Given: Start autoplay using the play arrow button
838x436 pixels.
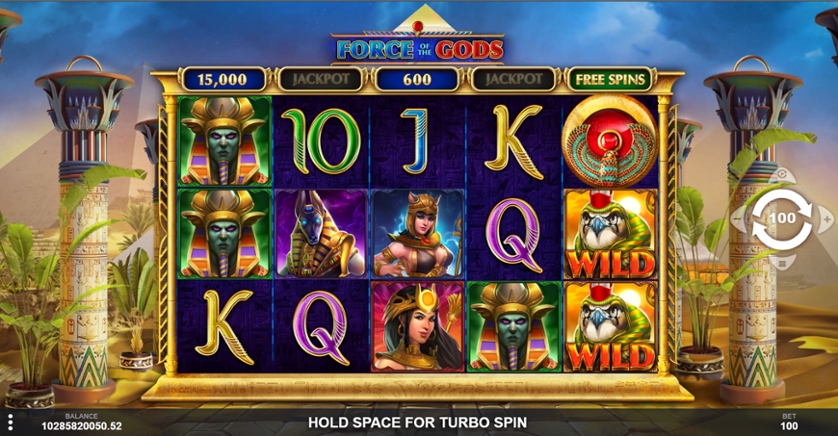Looking at the screenshot, I should (780, 173).
